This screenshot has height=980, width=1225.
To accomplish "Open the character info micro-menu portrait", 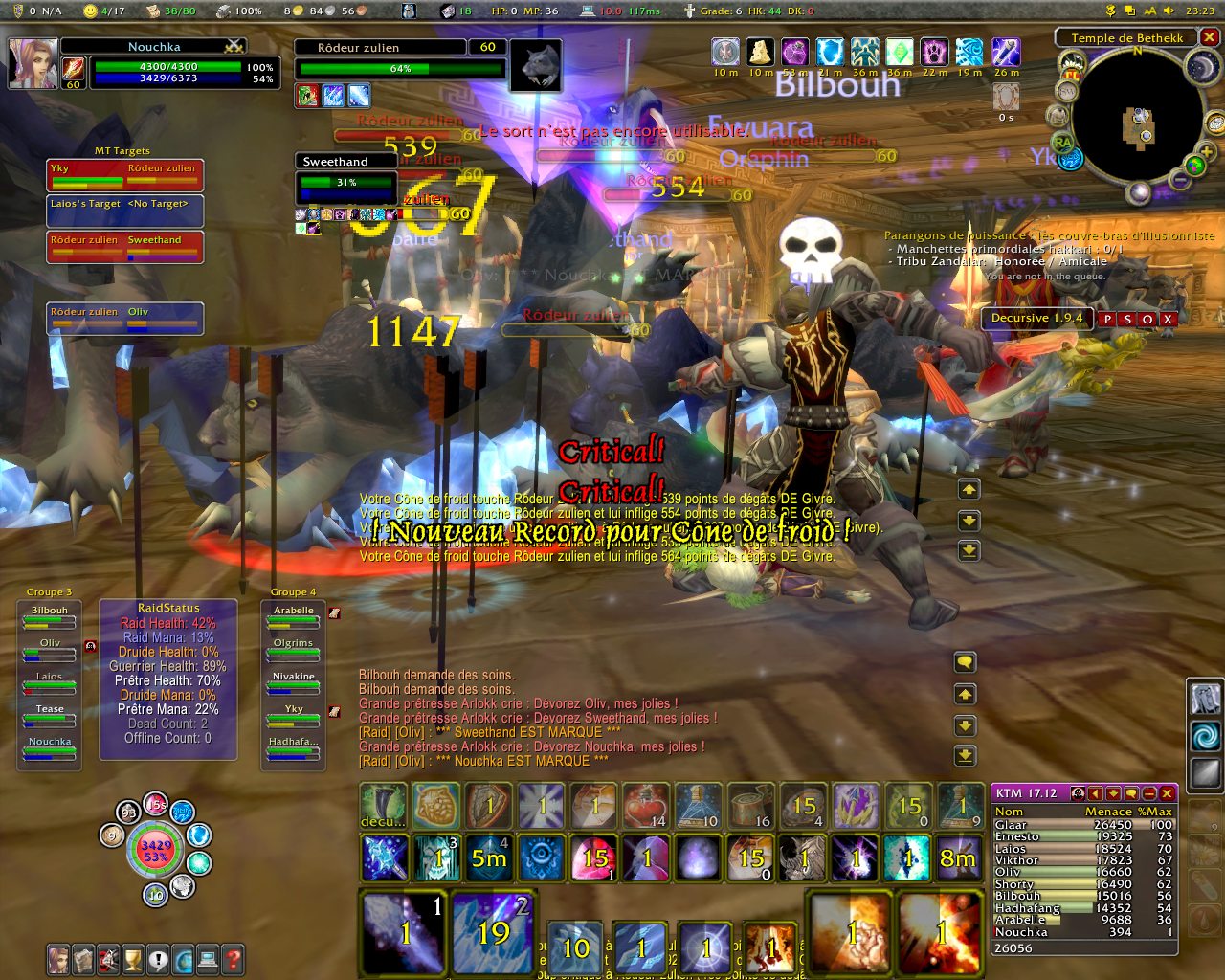I will tap(58, 958).
